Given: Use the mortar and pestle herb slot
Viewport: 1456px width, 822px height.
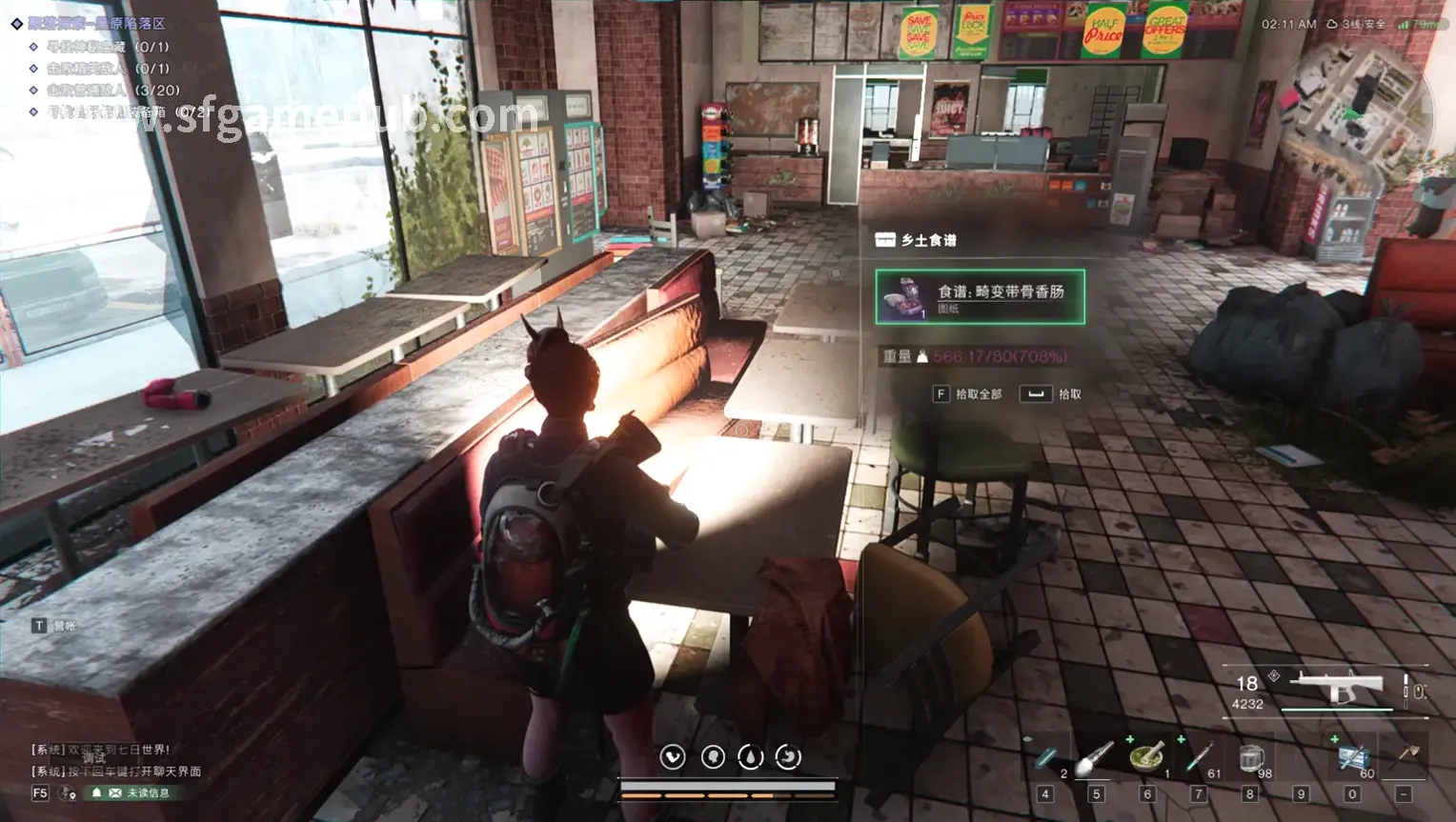Looking at the screenshot, I should click(1147, 758).
